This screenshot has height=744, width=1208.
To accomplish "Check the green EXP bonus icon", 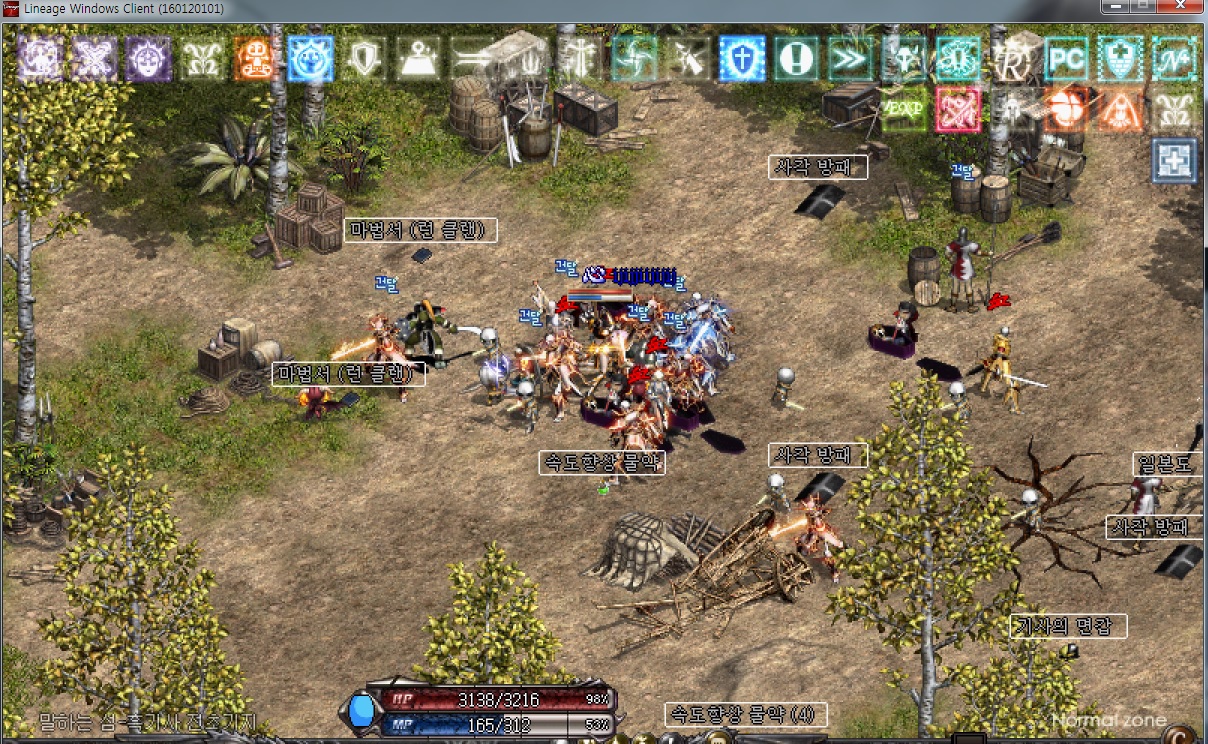I will (x=904, y=109).
